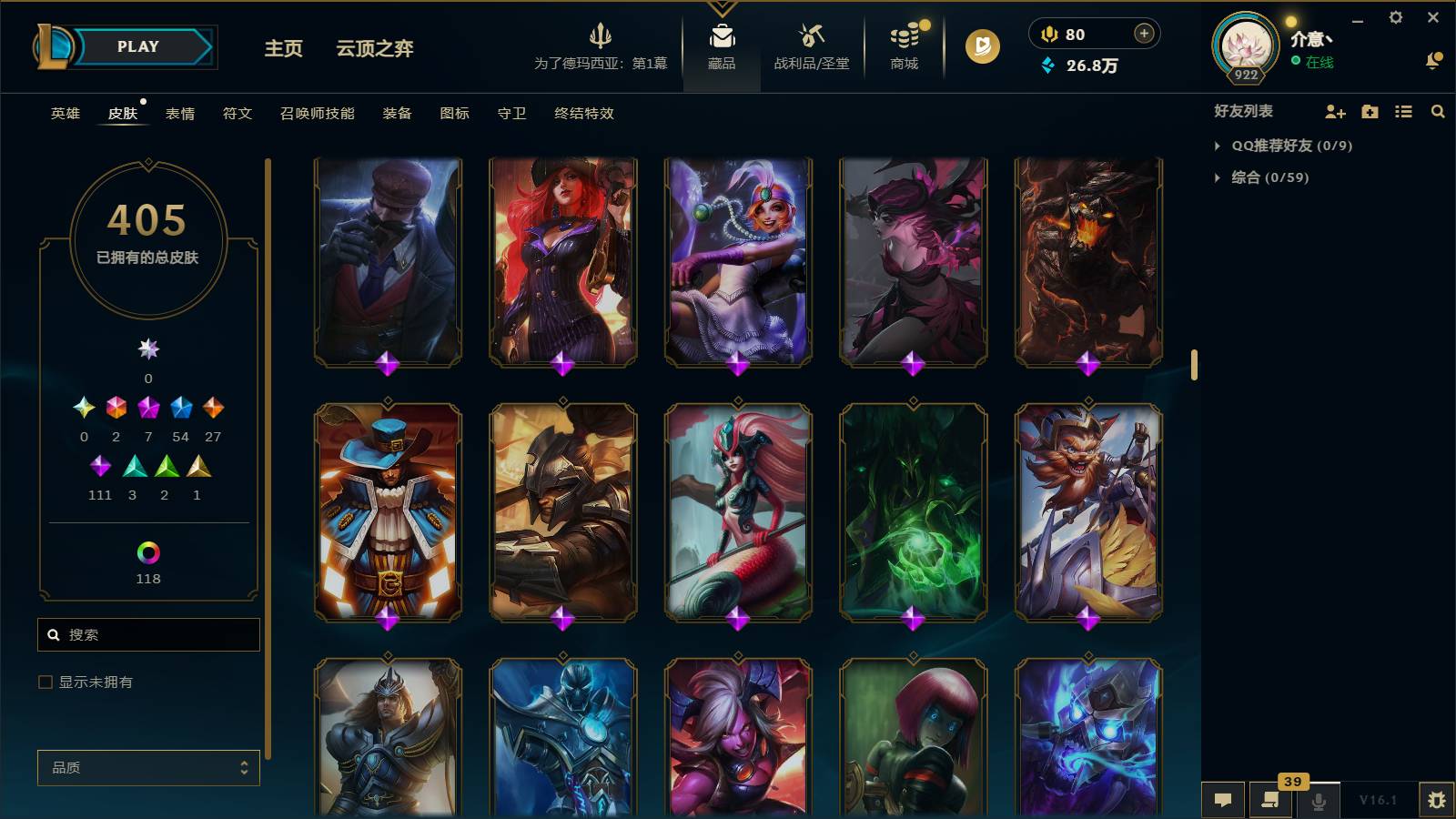
Task: Open the 品质 quality dropdown
Action: 148,767
